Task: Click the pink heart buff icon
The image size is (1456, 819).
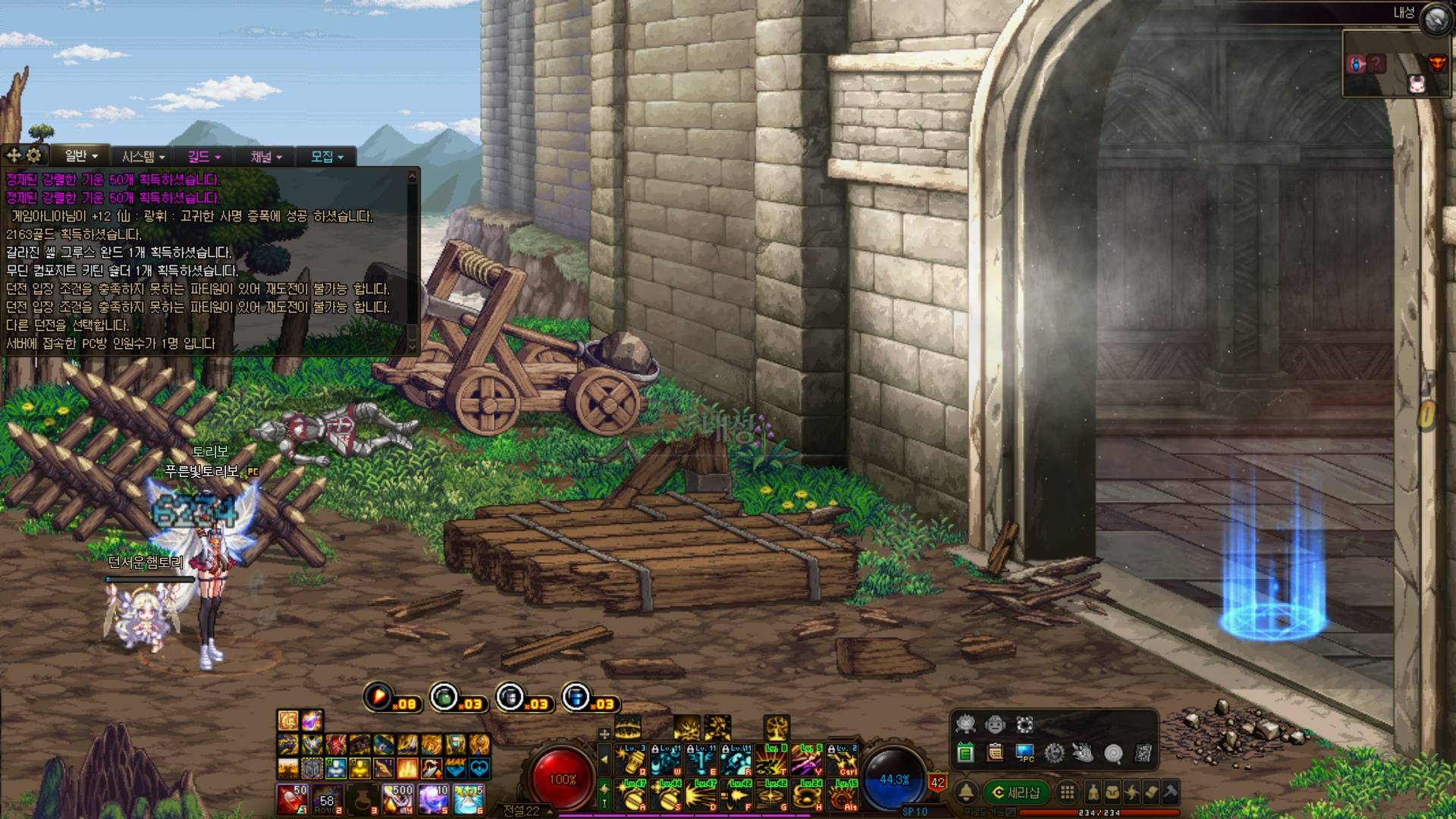Action: click(479, 768)
